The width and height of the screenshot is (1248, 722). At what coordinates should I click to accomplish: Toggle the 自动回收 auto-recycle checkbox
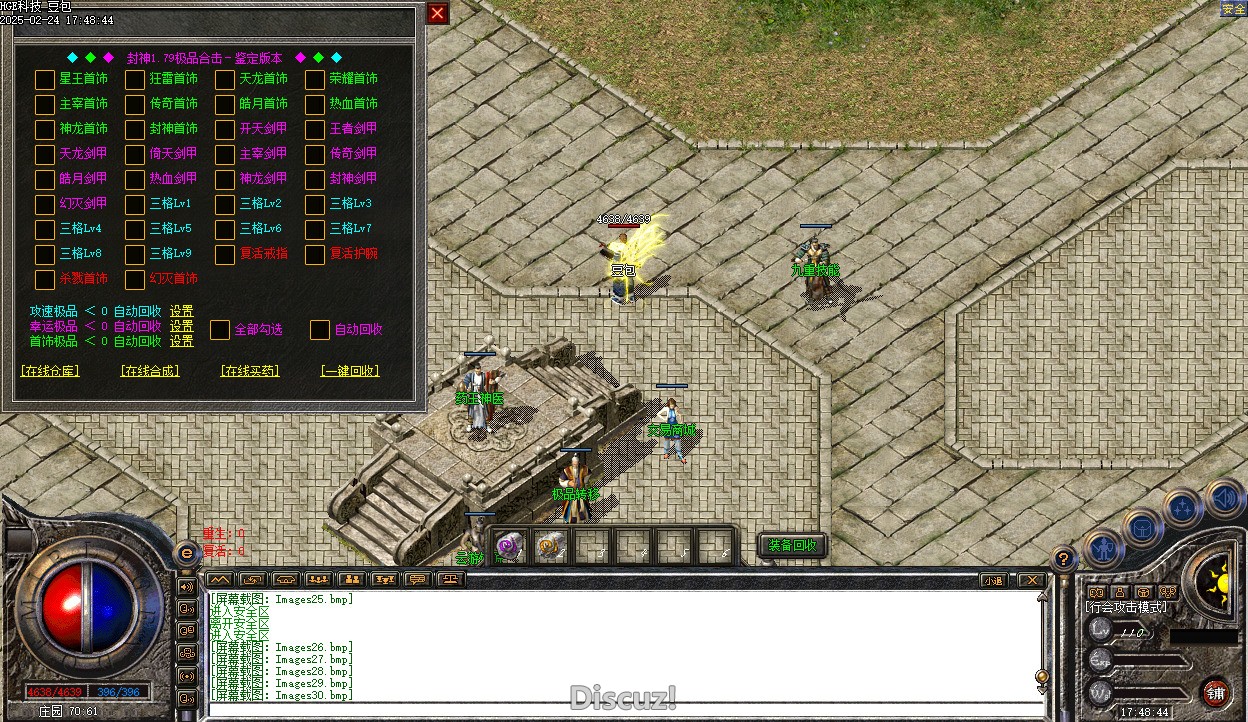pos(320,329)
